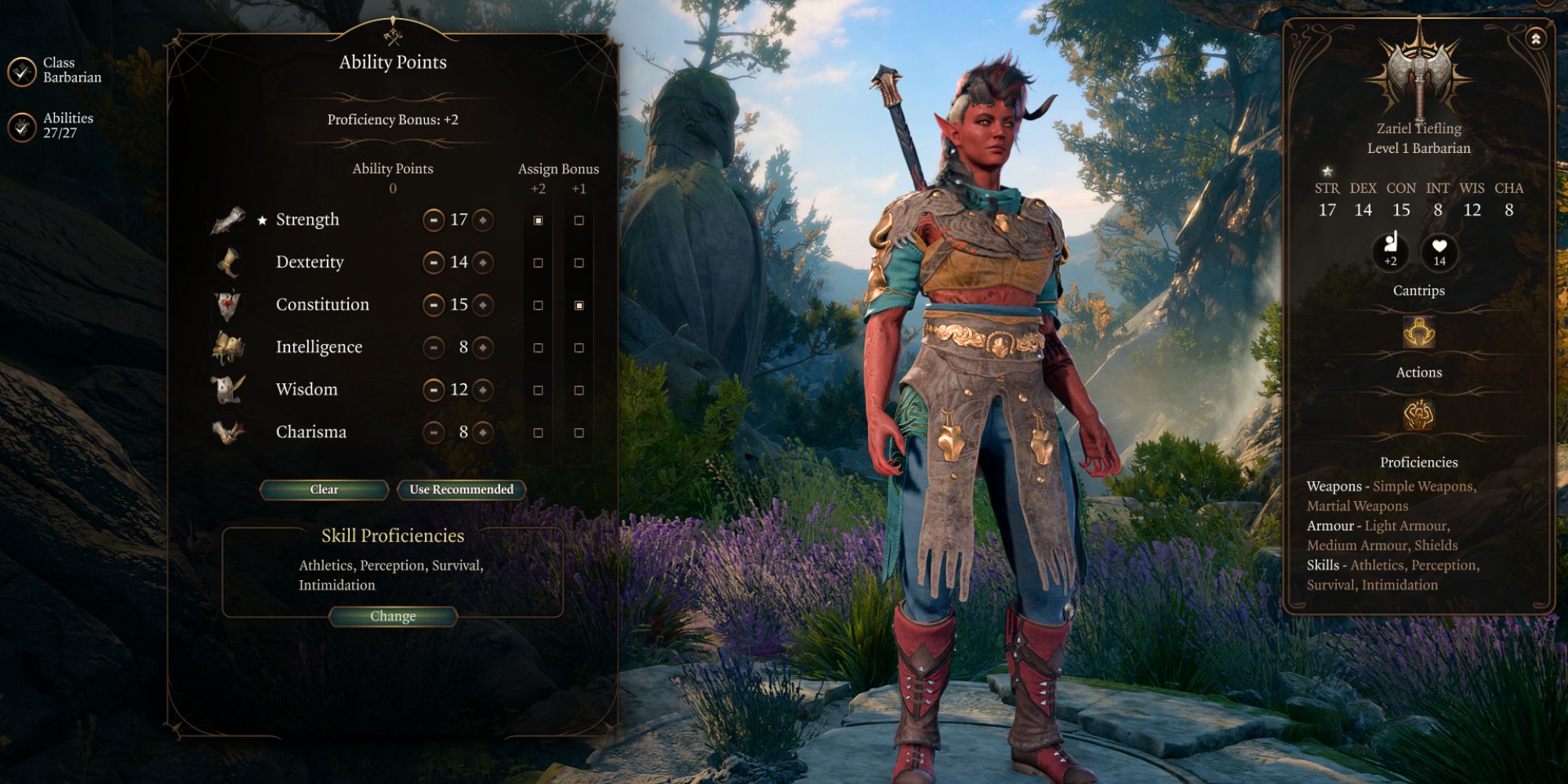Decrease Strength ability points
The height and width of the screenshot is (784, 1568).
coord(434,220)
